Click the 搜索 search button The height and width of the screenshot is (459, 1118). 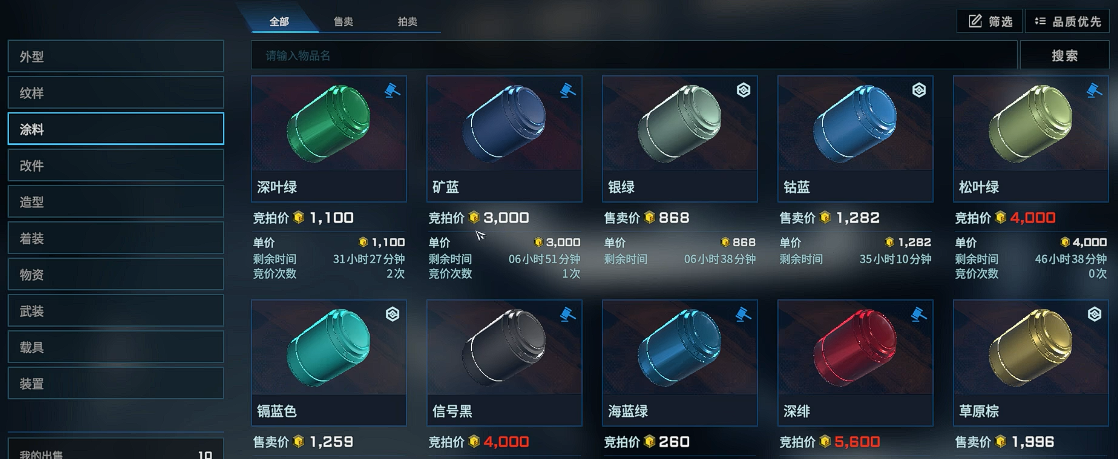(x=1064, y=56)
